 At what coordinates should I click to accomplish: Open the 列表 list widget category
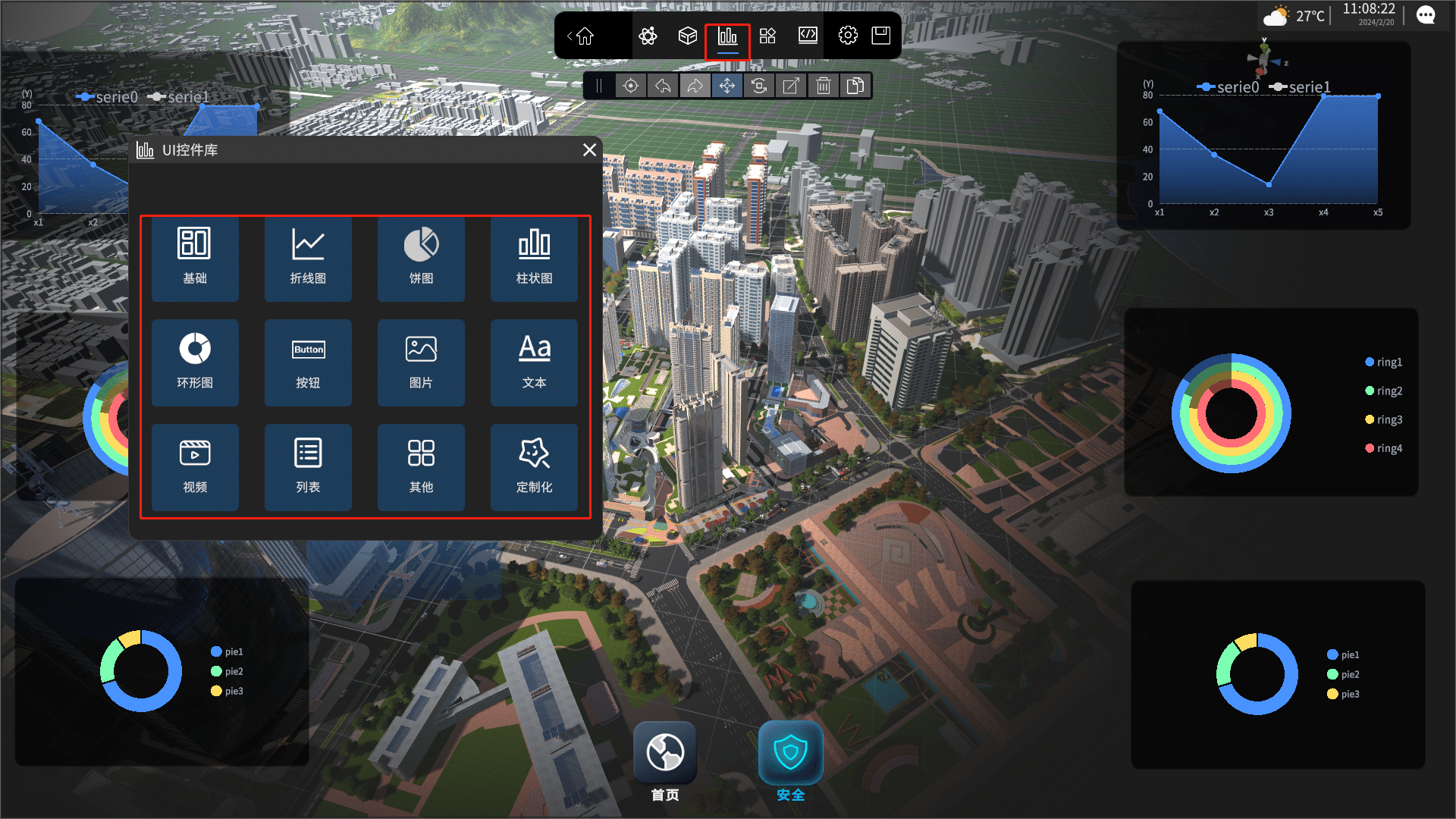click(x=308, y=466)
